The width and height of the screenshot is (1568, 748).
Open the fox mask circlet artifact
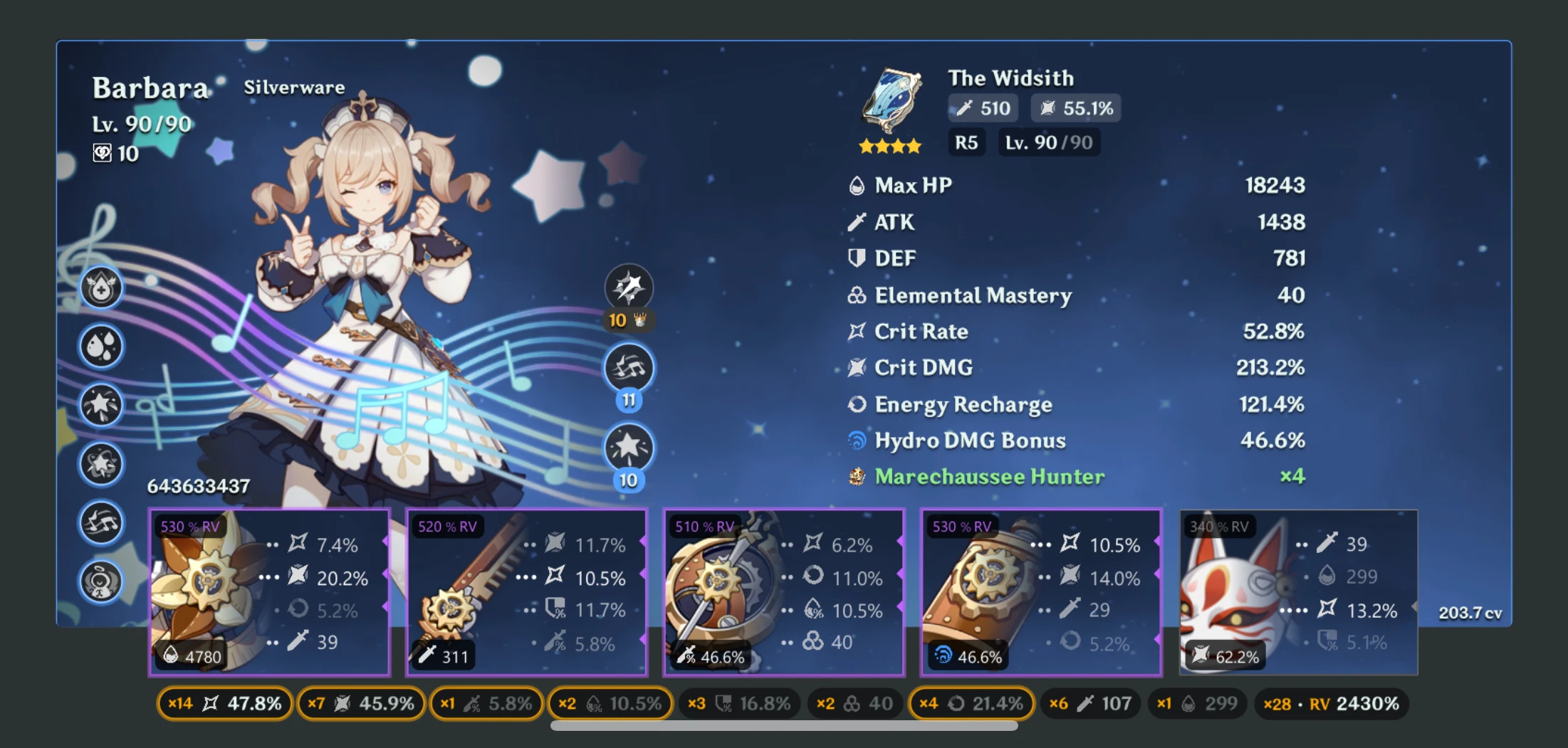[1298, 592]
